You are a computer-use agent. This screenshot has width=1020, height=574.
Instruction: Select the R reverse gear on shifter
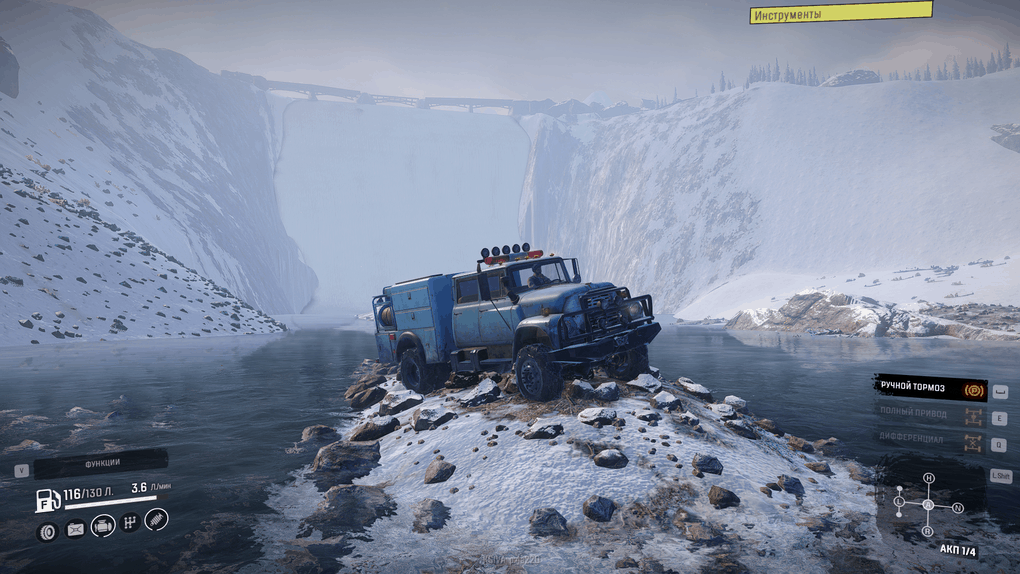click(x=927, y=531)
